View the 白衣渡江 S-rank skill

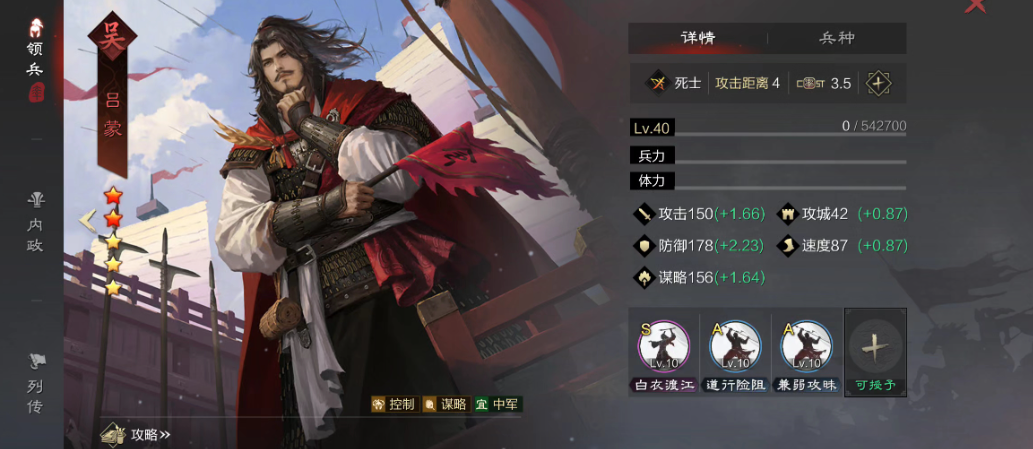pos(662,347)
